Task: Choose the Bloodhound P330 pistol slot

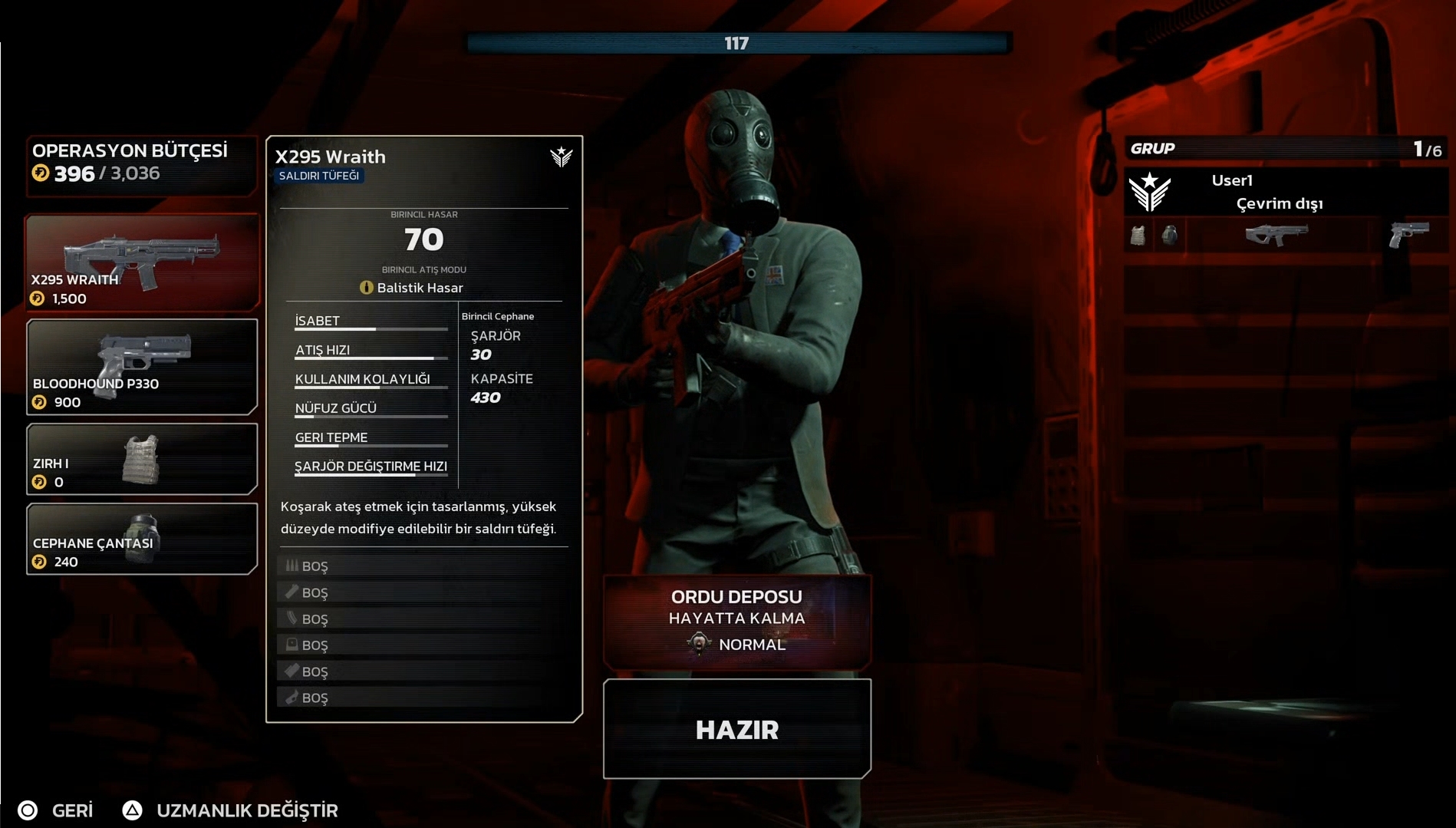Action: coord(142,367)
